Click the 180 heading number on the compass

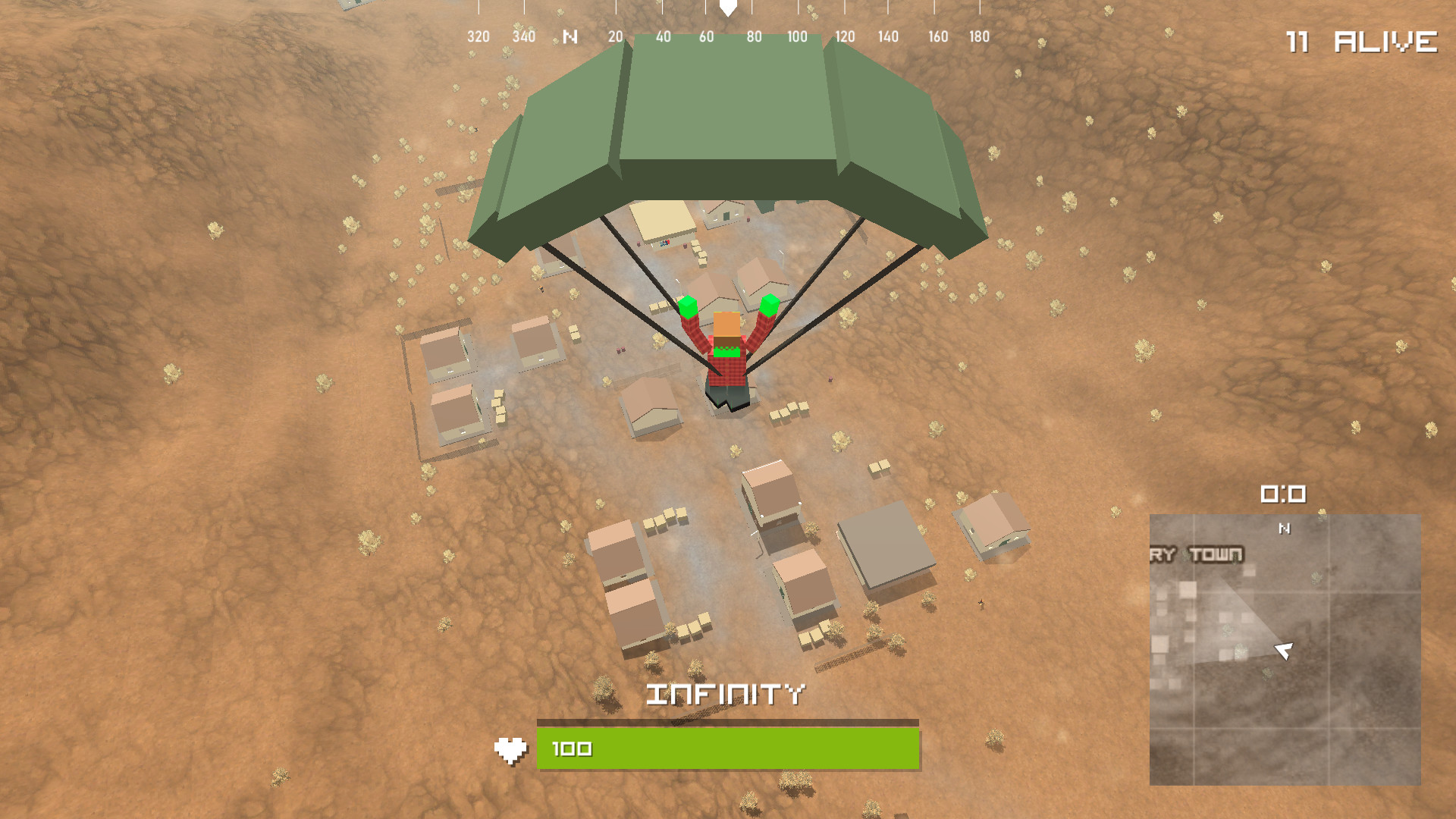pos(978,36)
